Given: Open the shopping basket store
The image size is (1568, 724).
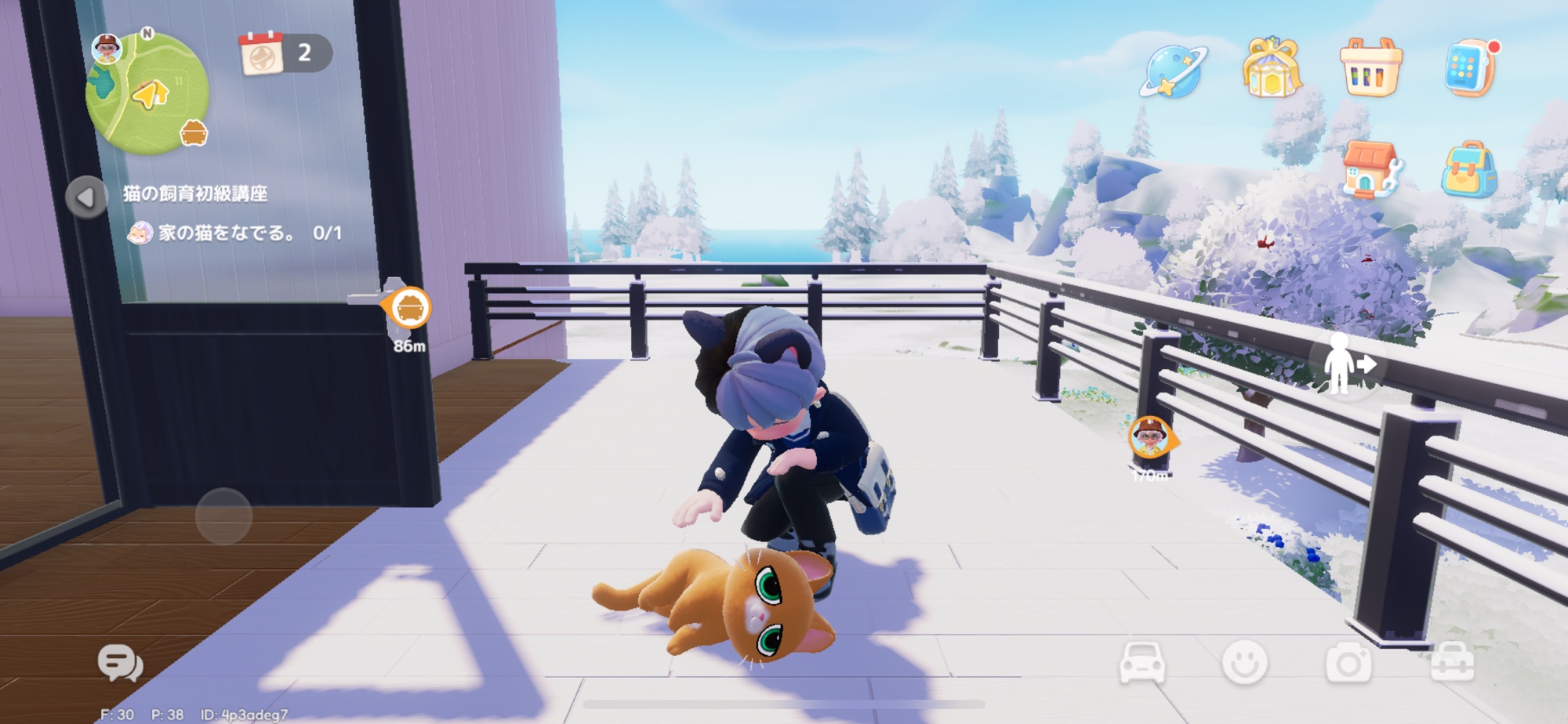Looking at the screenshot, I should pyautogui.click(x=1370, y=69).
